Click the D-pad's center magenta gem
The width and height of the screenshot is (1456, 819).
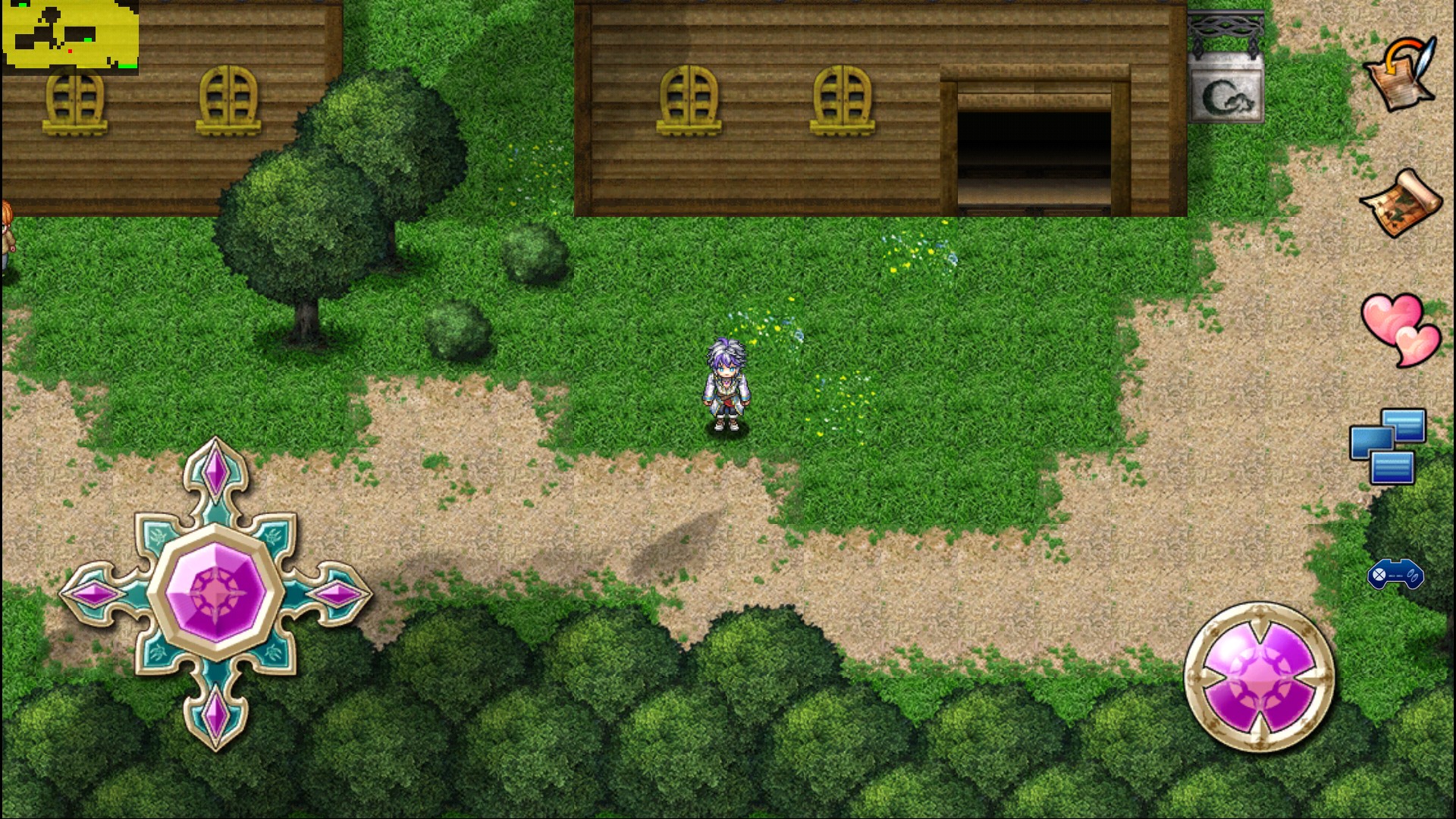coord(216,593)
